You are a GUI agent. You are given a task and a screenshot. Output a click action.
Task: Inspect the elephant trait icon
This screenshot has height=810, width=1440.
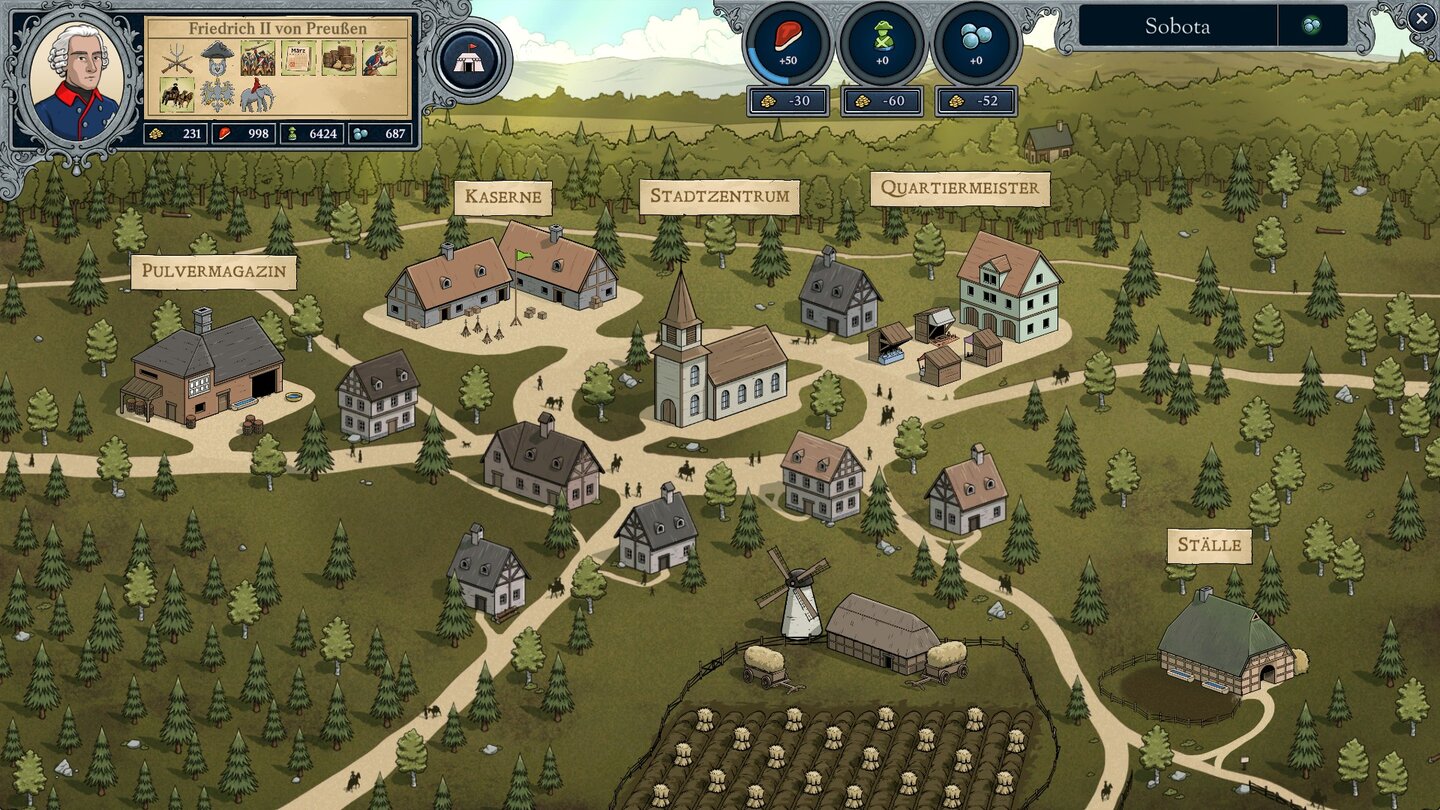pos(257,96)
